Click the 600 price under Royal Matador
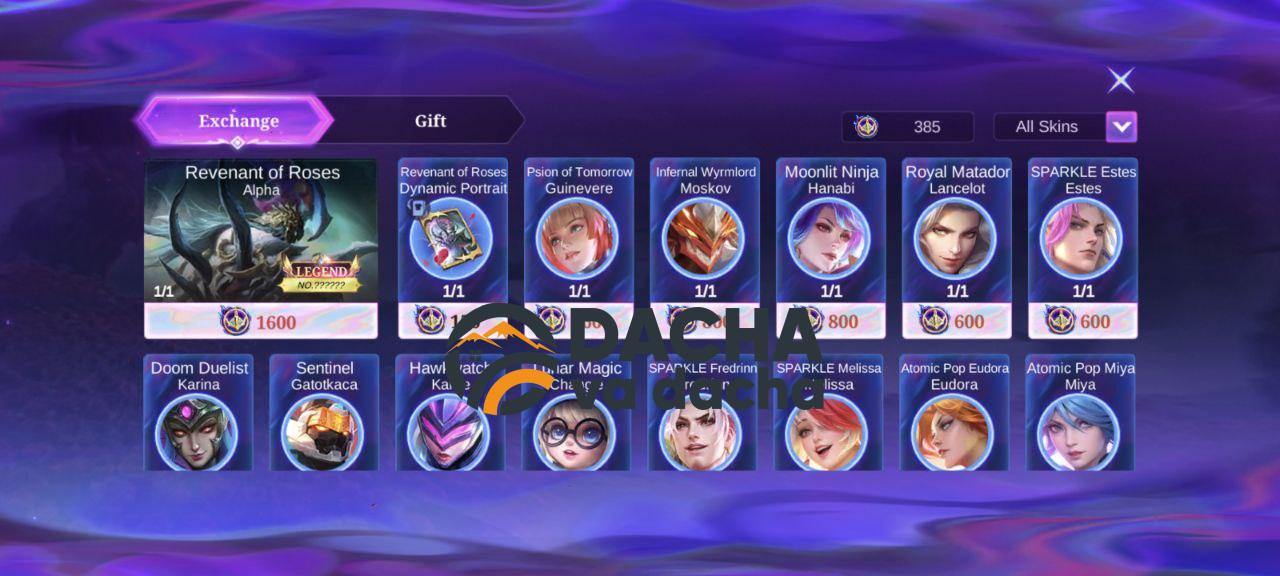 (x=957, y=321)
